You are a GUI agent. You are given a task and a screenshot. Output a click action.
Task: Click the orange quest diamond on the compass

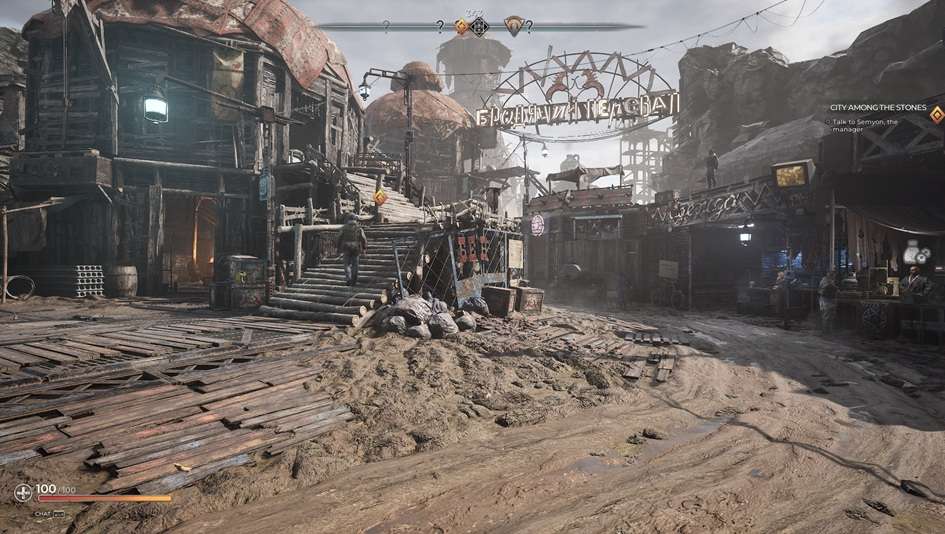[462, 27]
